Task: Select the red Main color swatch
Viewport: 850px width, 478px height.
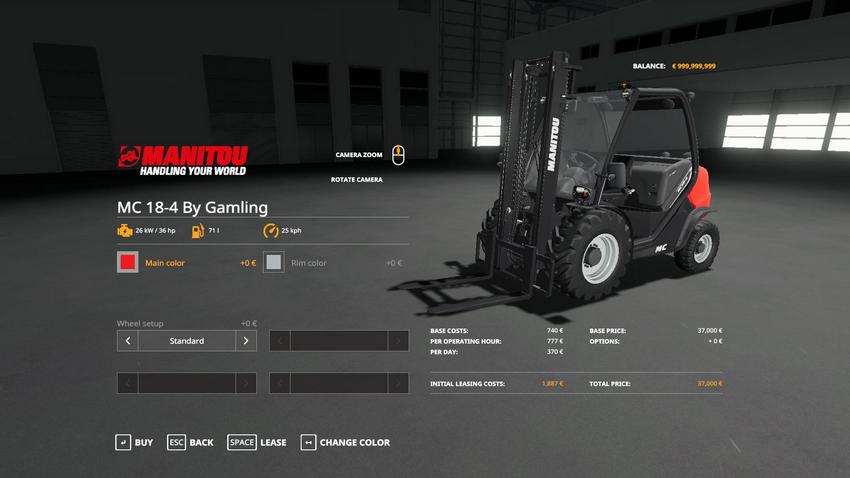Action: [x=127, y=263]
